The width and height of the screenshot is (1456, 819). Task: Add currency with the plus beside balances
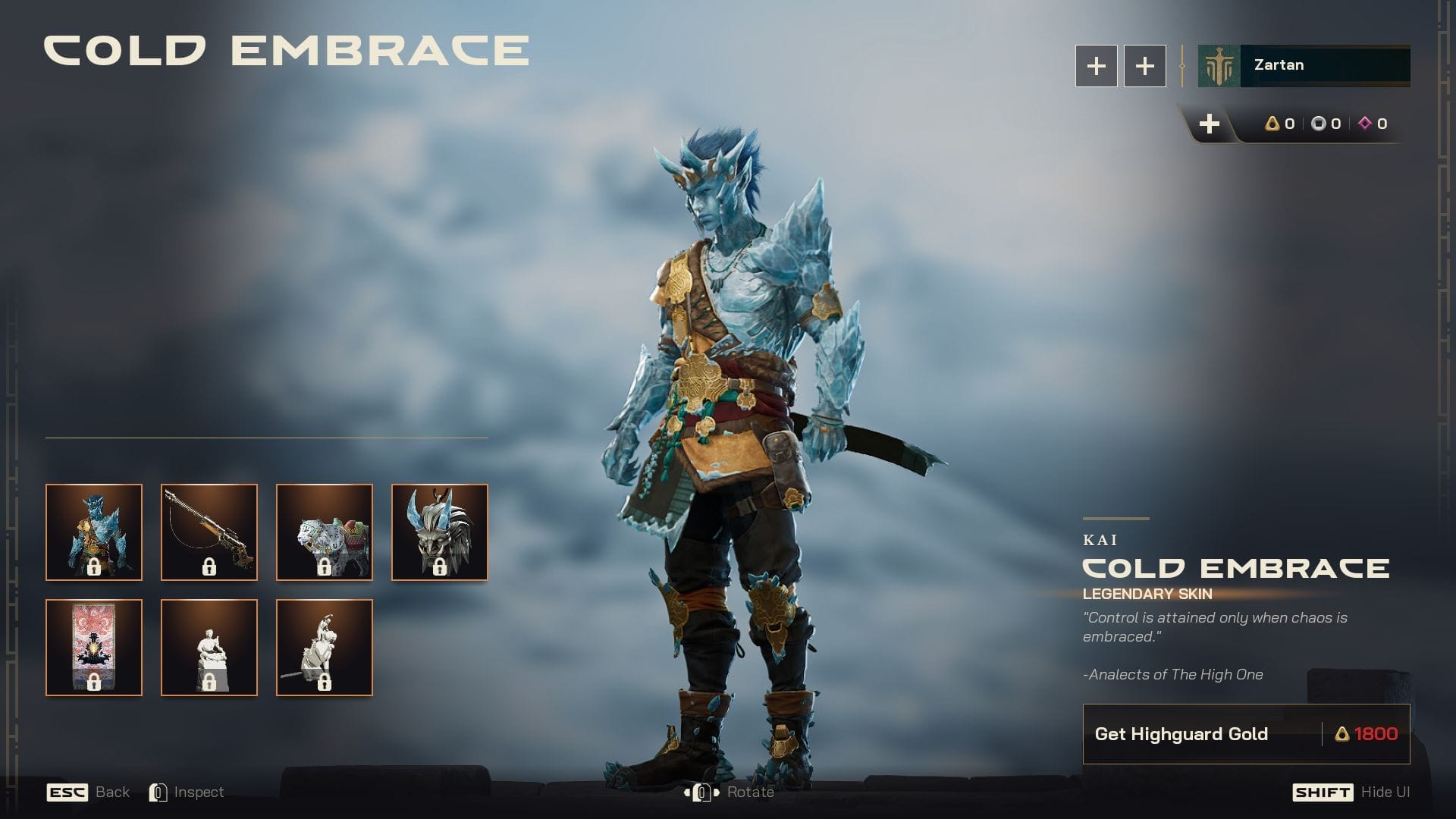click(1210, 124)
